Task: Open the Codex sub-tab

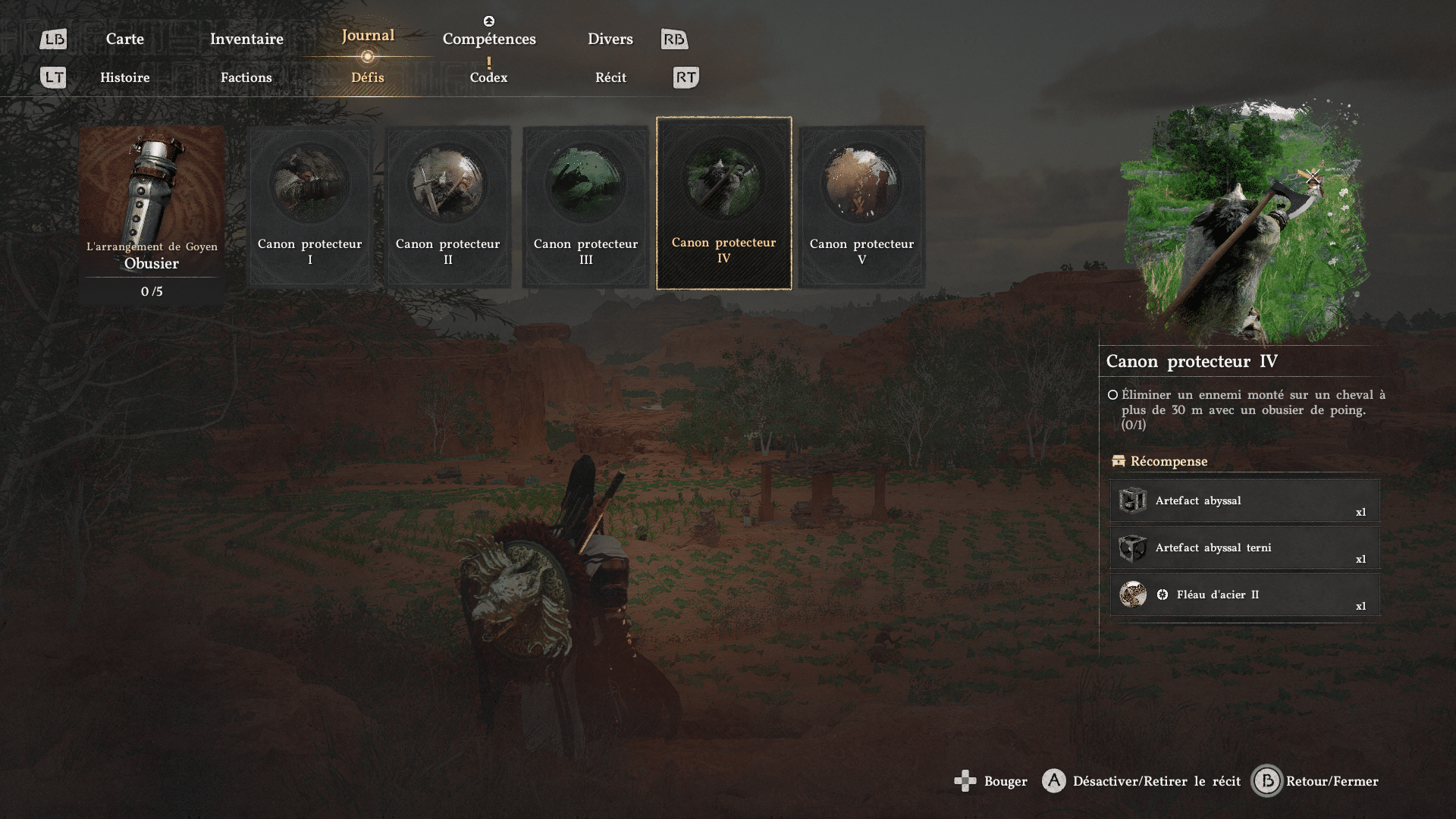Action: [488, 77]
